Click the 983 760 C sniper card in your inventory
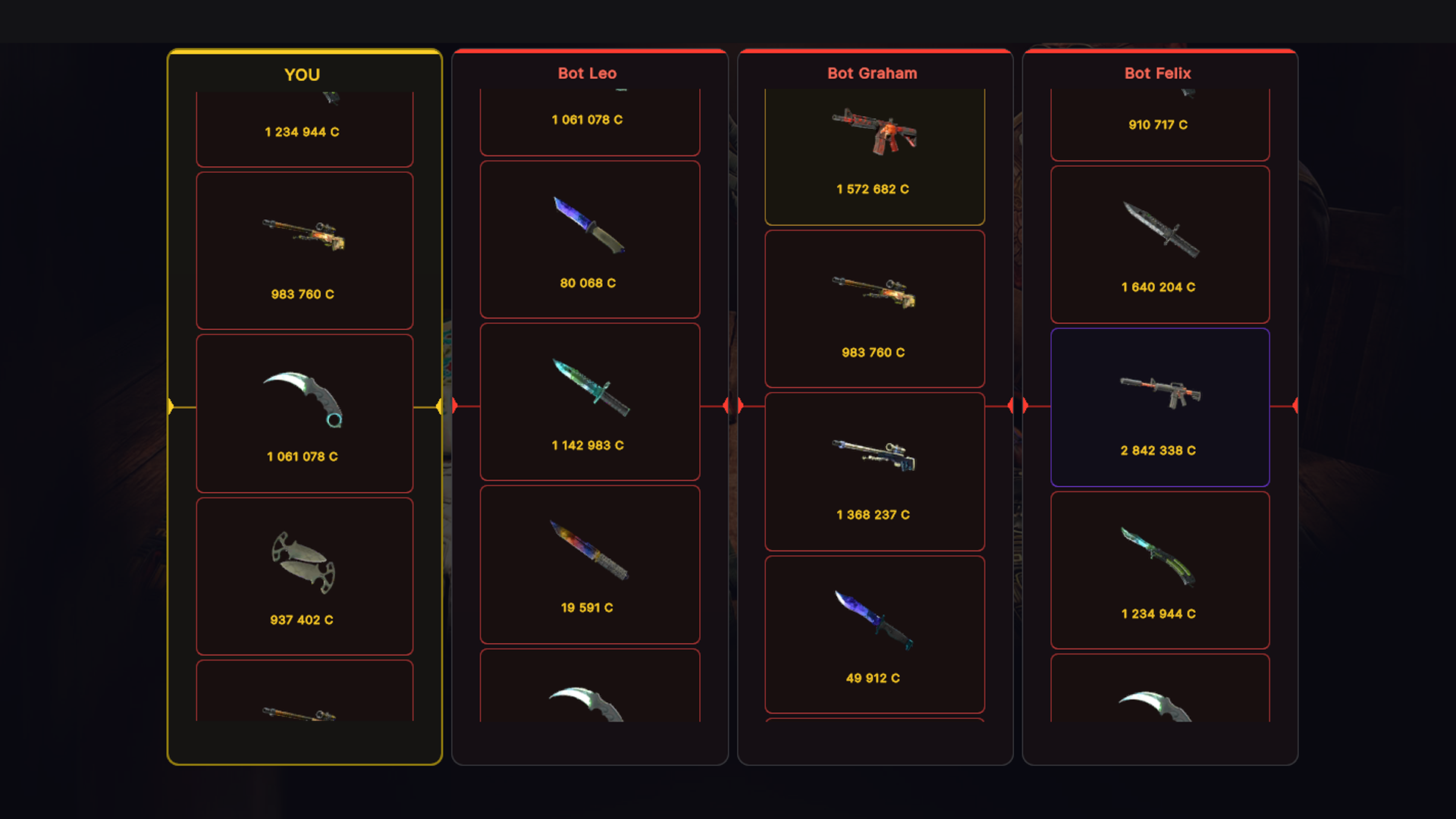This screenshot has width=1456, height=819. click(x=304, y=250)
